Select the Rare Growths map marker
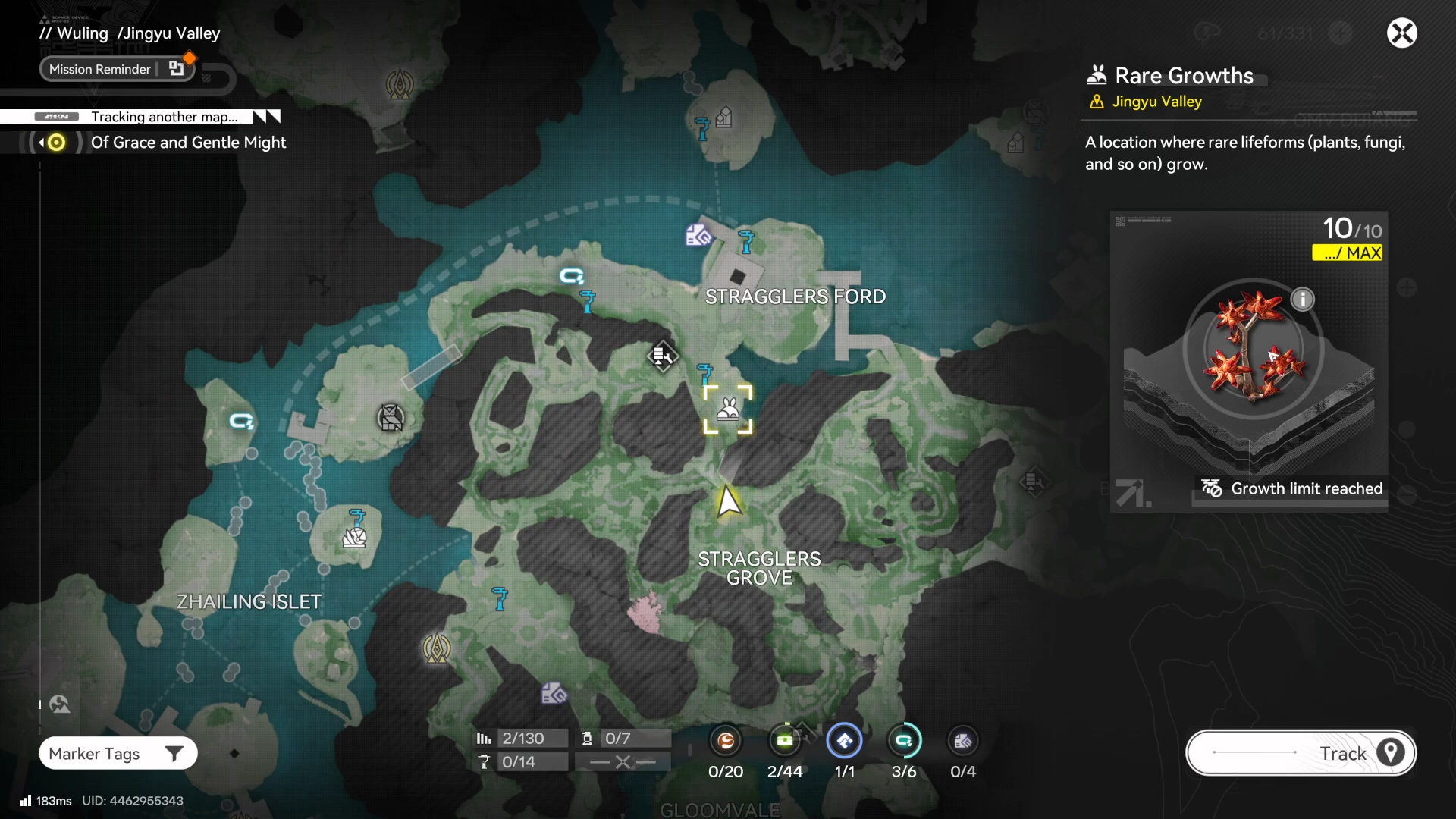Viewport: 1456px width, 819px height. 728,410
